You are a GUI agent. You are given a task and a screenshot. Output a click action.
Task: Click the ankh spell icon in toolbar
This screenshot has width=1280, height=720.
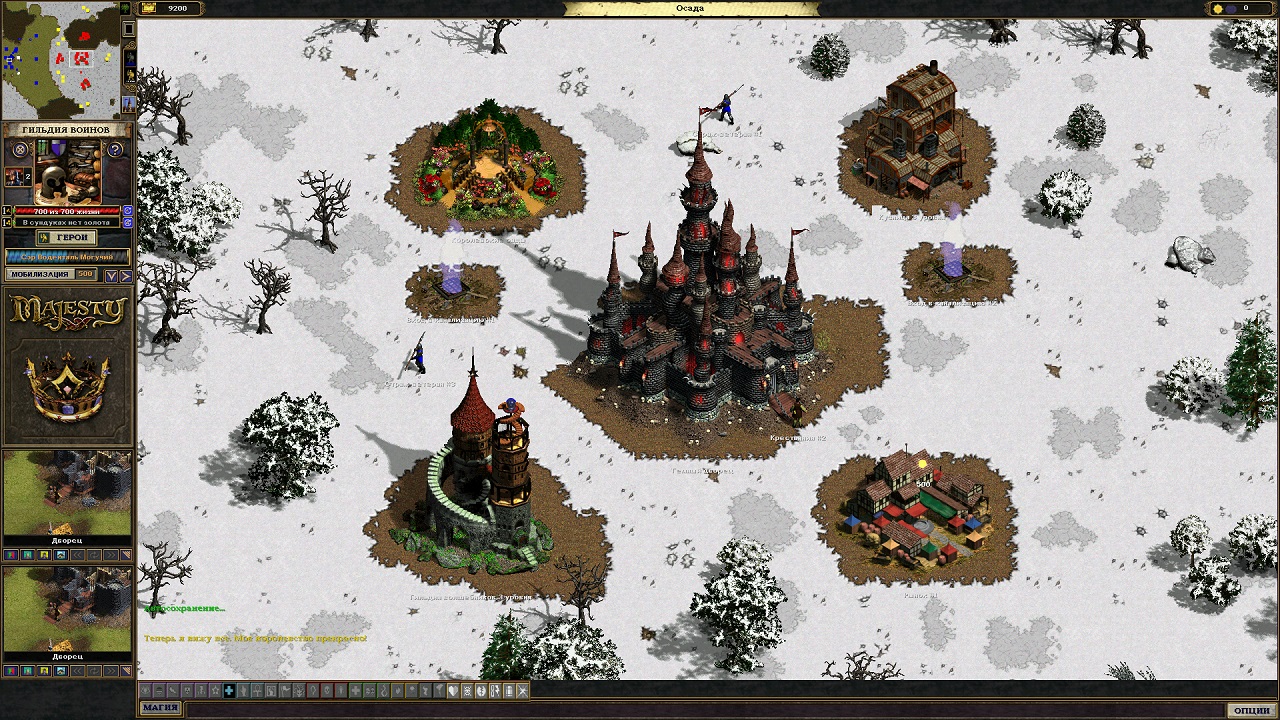click(257, 690)
